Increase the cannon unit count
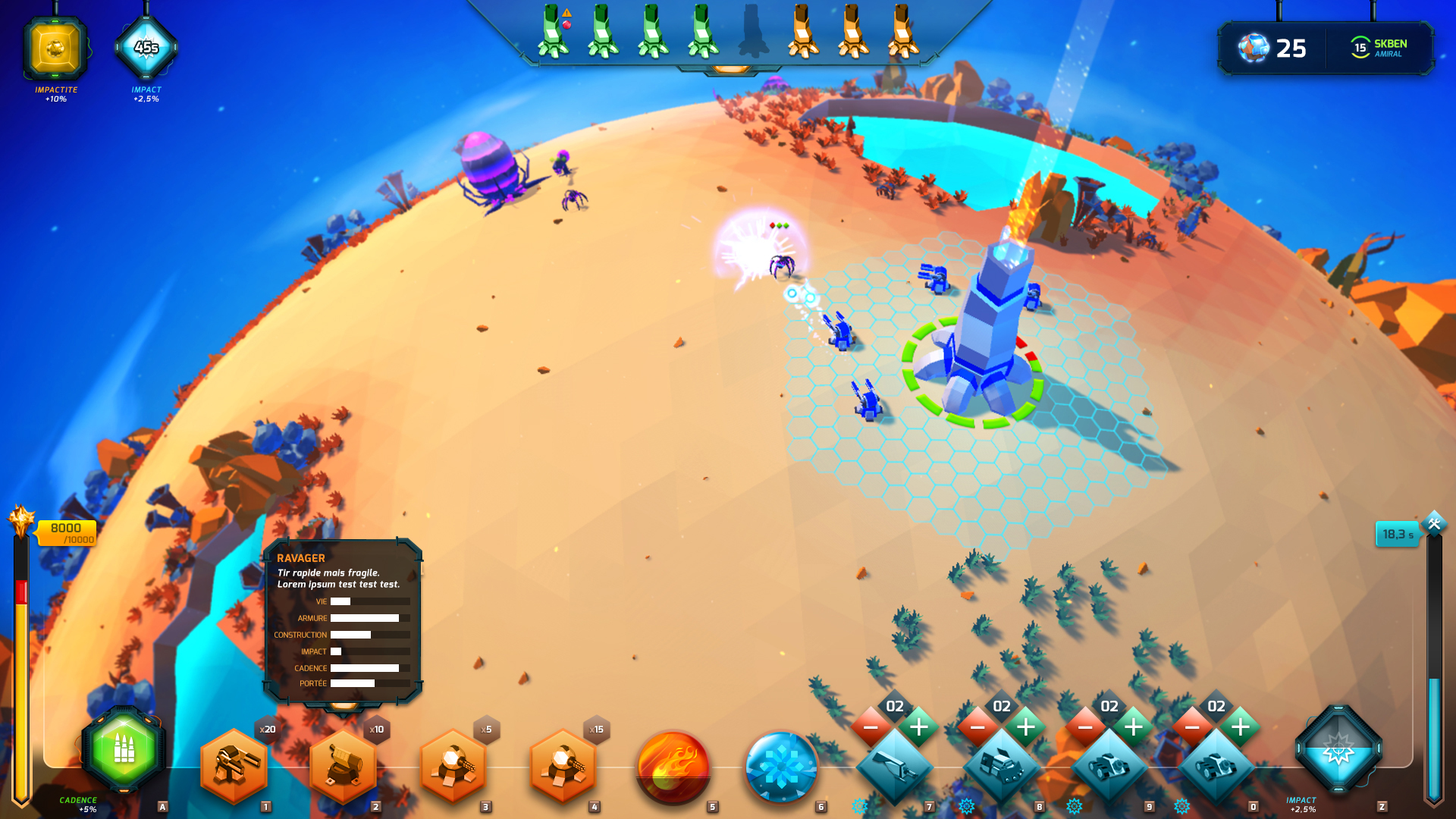Screen dimensions: 1456x819 click(919, 728)
